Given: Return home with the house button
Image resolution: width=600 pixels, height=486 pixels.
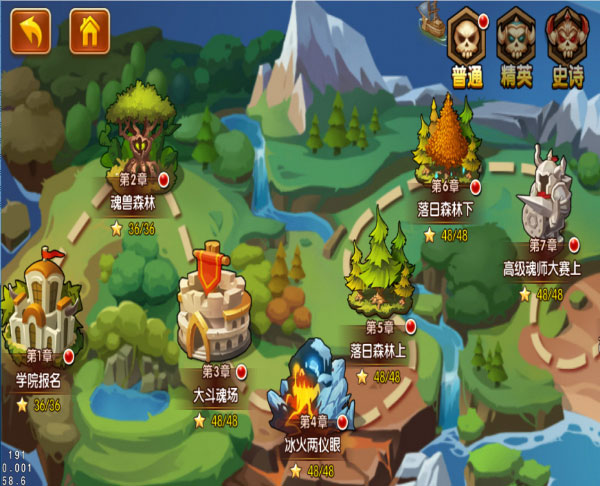Looking at the screenshot, I should tap(90, 32).
